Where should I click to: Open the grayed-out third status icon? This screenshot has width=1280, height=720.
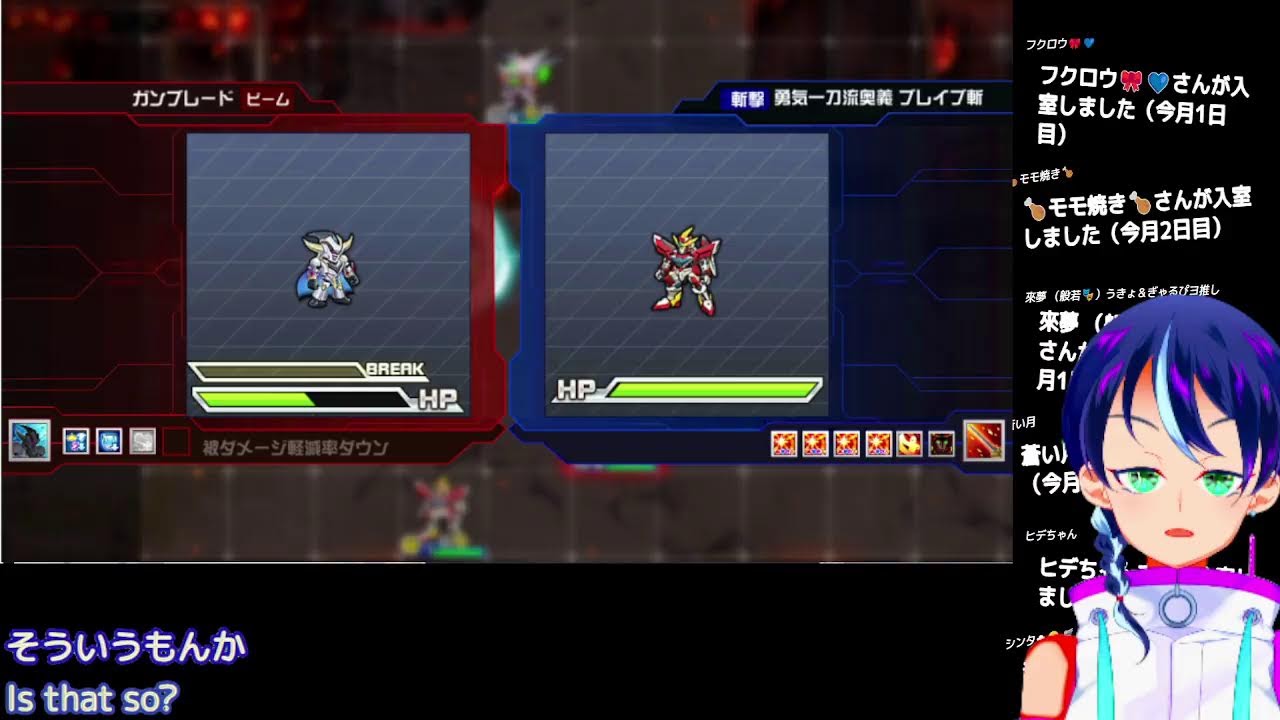[143, 440]
